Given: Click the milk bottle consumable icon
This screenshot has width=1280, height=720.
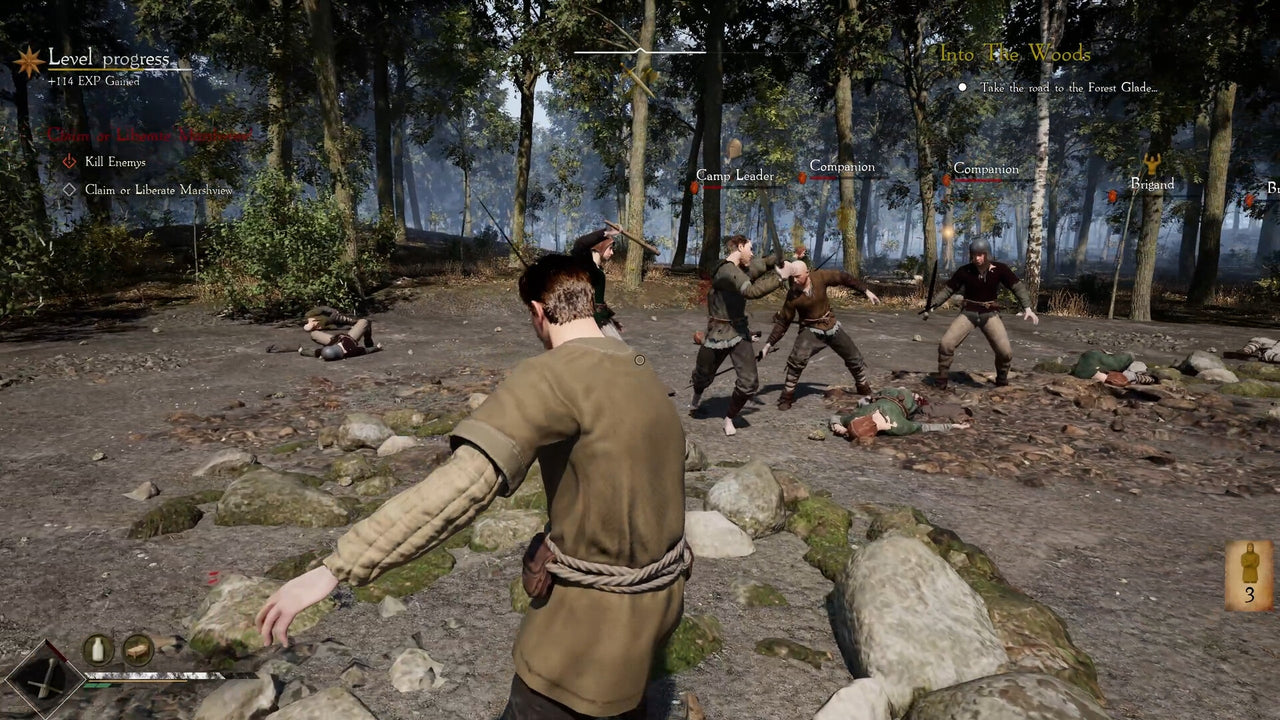Looking at the screenshot, I should coord(96,650).
